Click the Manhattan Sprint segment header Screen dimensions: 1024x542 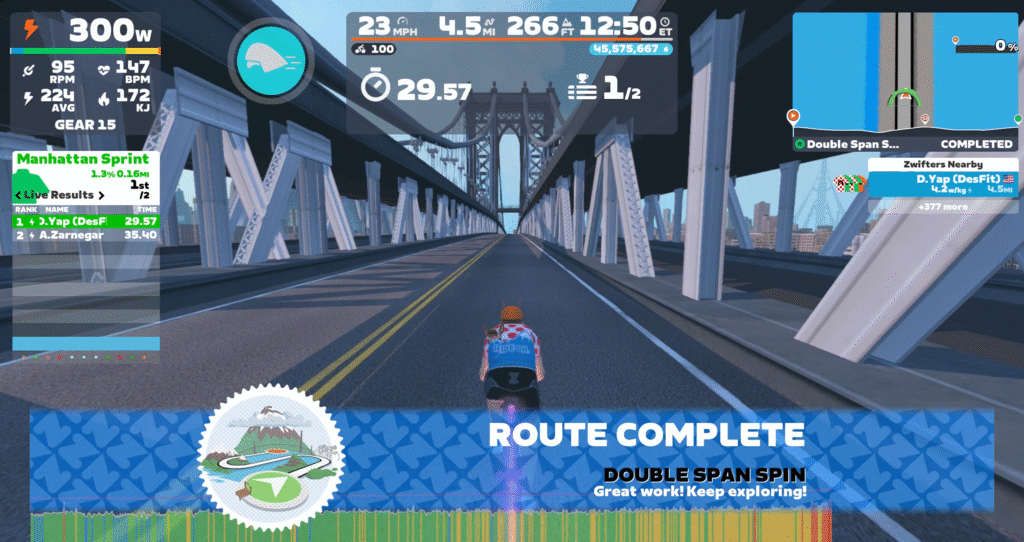[x=83, y=159]
